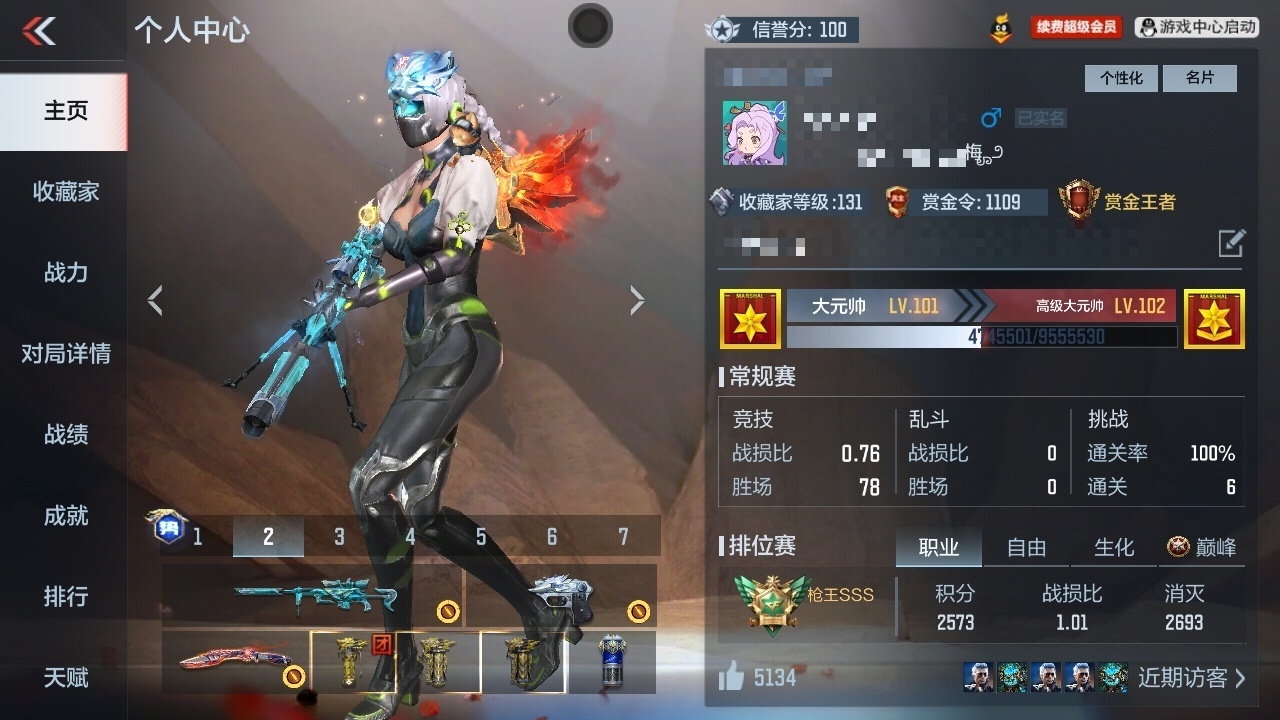Go back using the double-arrow button

(40, 31)
